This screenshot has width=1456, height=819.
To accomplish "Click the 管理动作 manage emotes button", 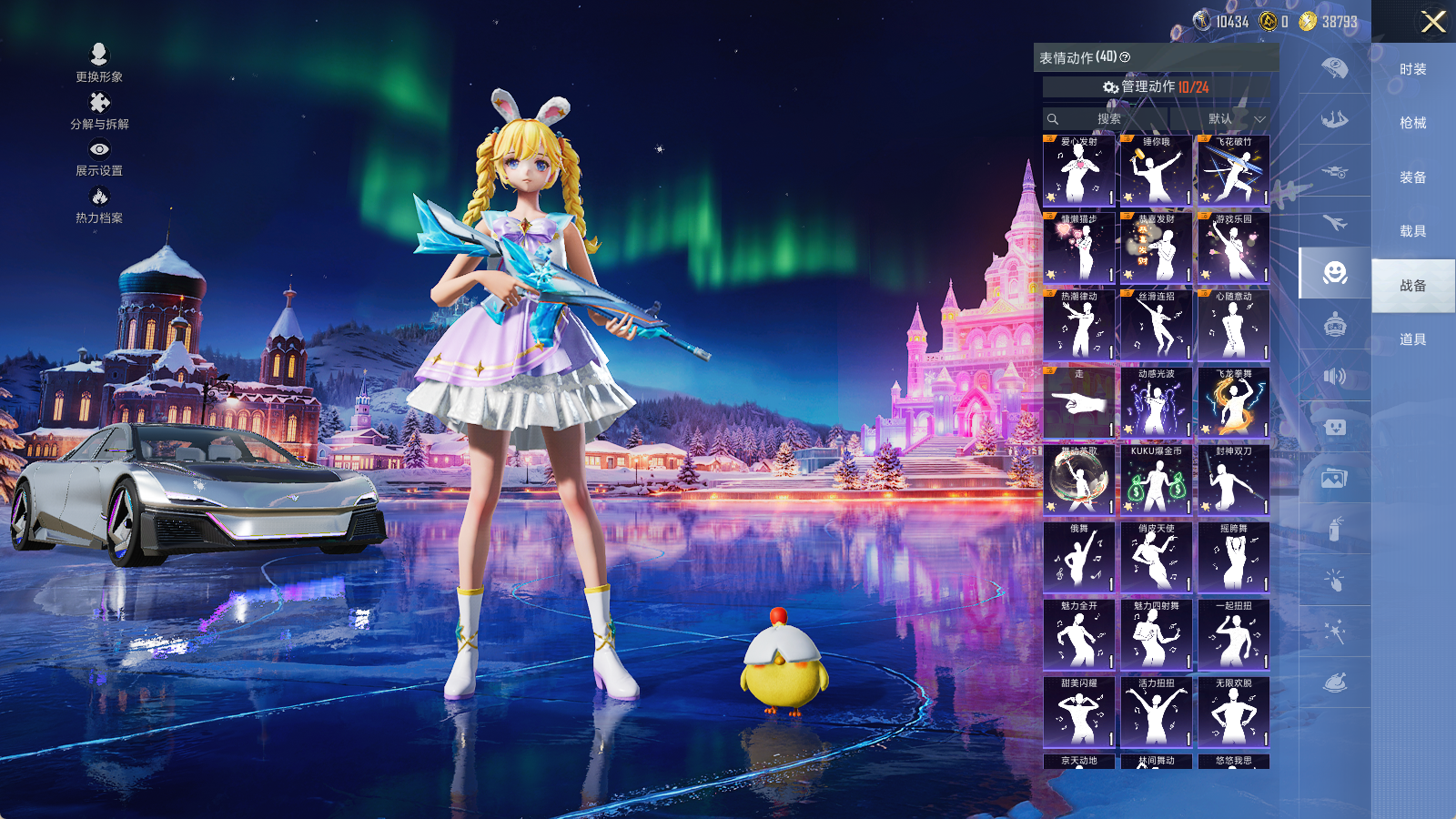I will click(x=1156, y=86).
